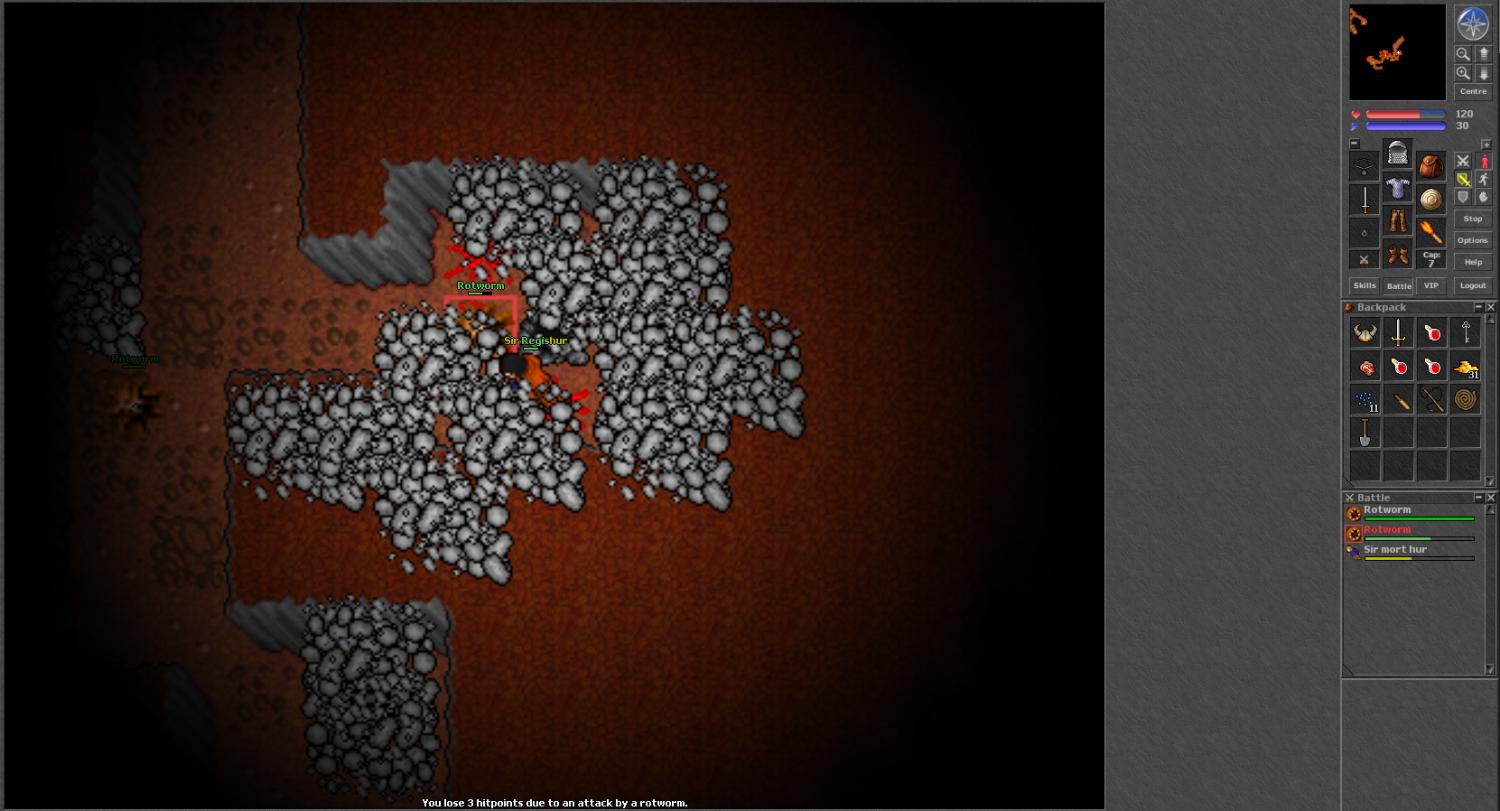Select the equipped sword in the weapon slot
Image resolution: width=1500 pixels, height=811 pixels.
pyautogui.click(x=1364, y=199)
